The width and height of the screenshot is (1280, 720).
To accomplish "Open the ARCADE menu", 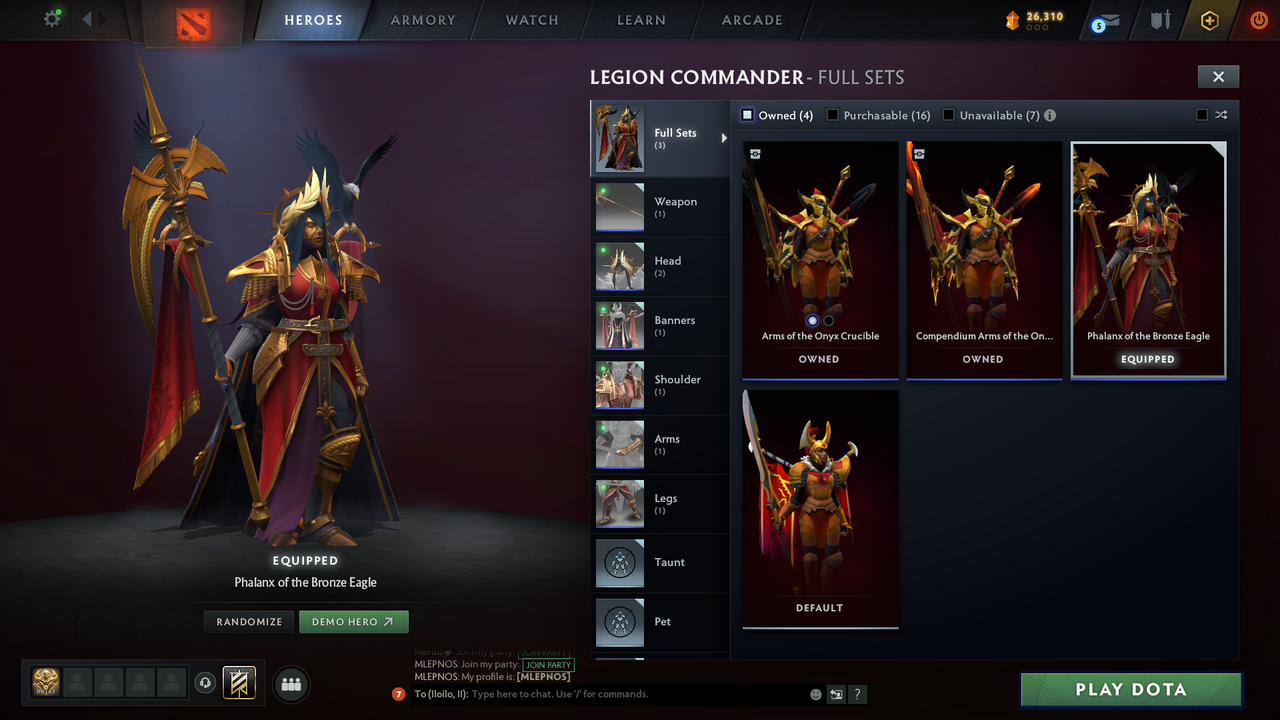I will [x=751, y=20].
